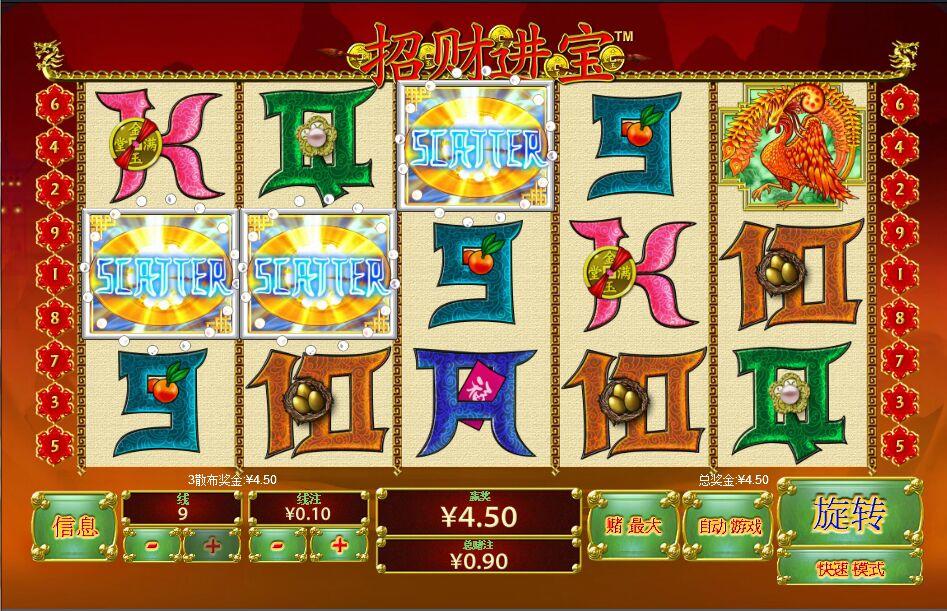Decrease the 线 payline count
The image size is (947, 611).
pos(152,545)
